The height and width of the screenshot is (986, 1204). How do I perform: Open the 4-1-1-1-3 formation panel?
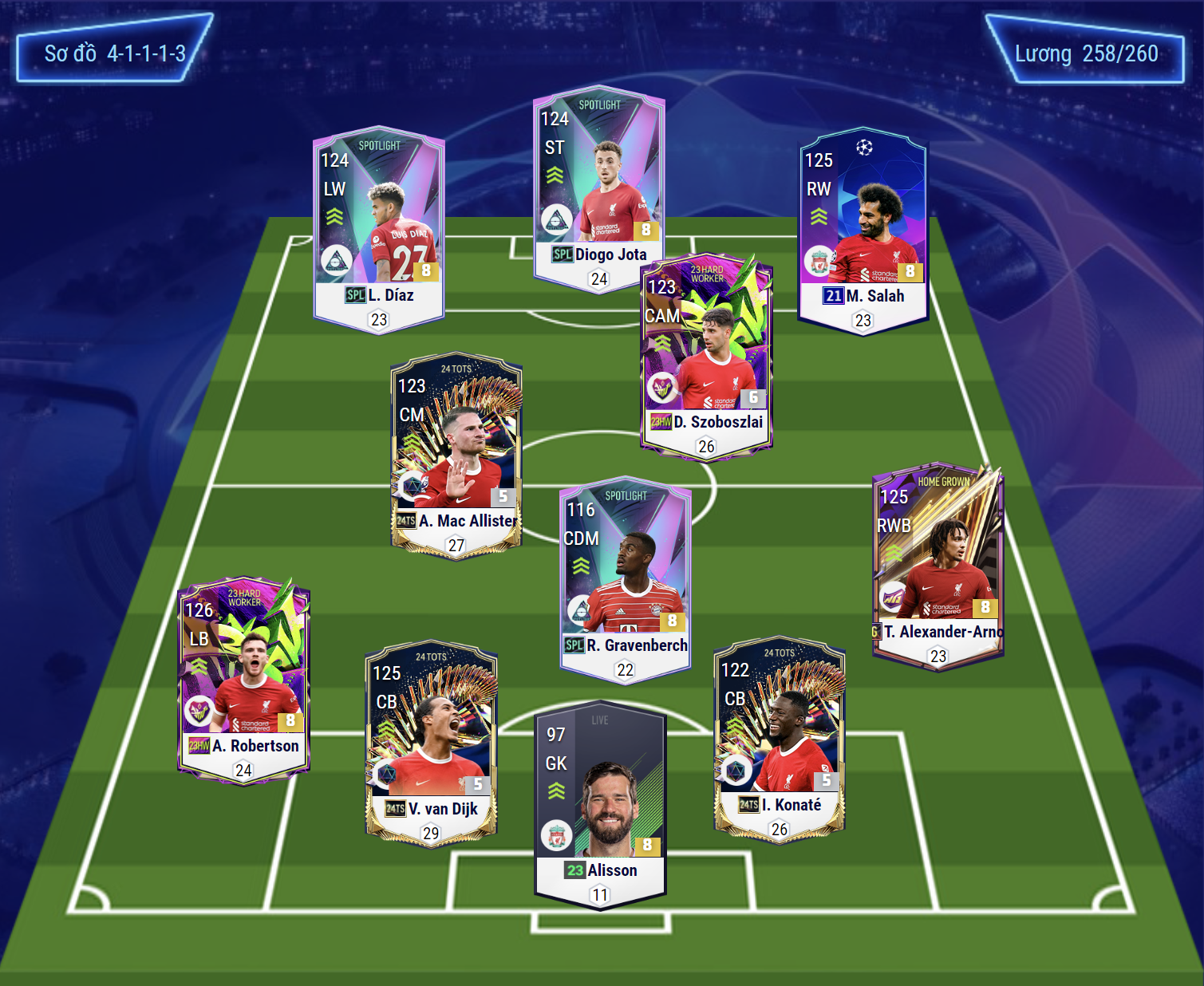click(x=114, y=53)
